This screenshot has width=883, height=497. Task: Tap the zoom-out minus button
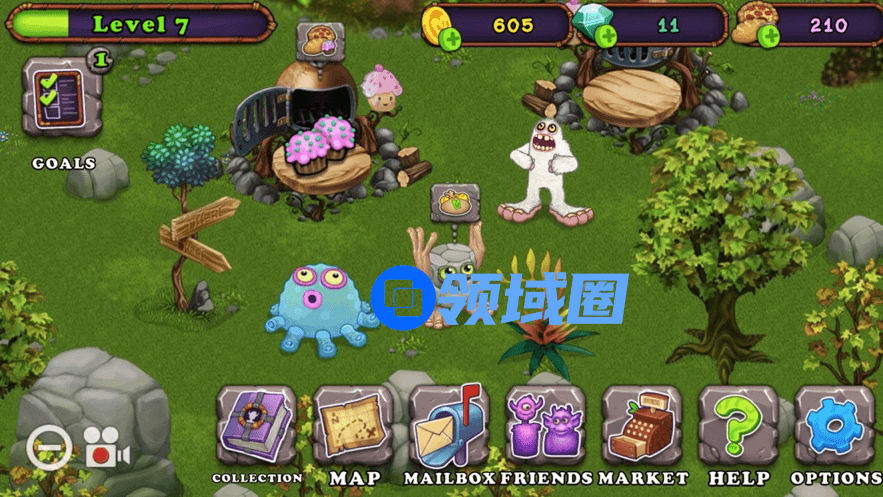click(48, 449)
